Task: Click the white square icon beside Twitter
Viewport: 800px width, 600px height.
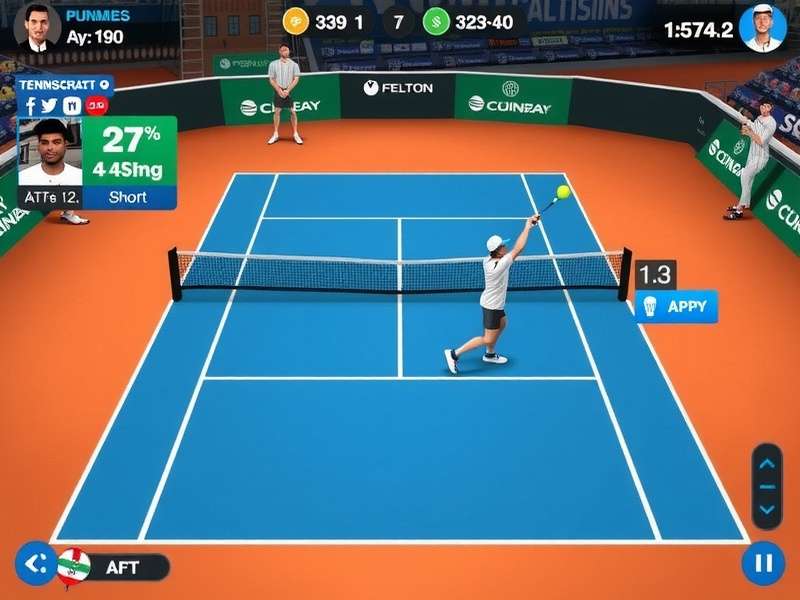Action: 72,105
